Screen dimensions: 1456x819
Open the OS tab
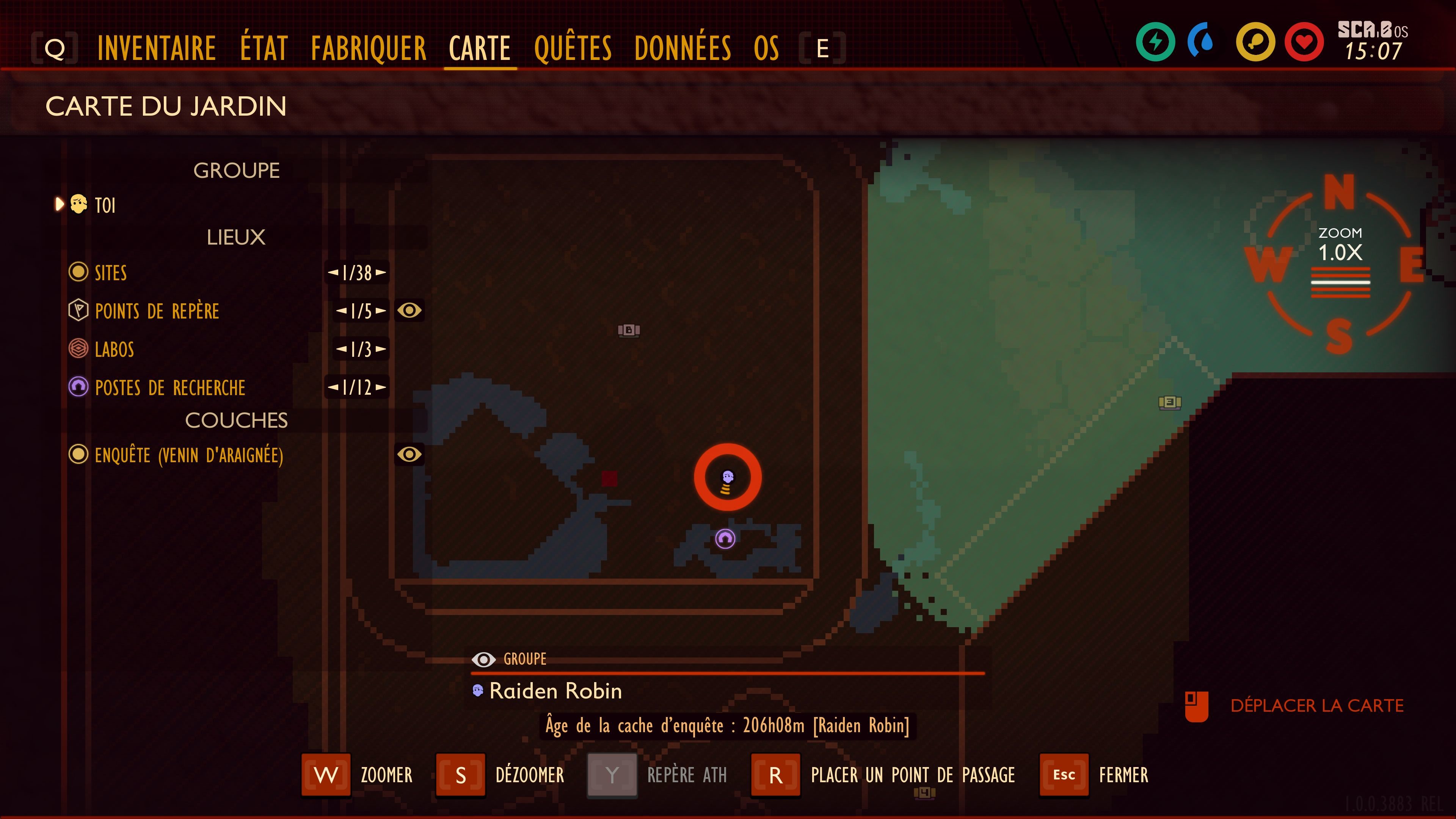[766, 48]
